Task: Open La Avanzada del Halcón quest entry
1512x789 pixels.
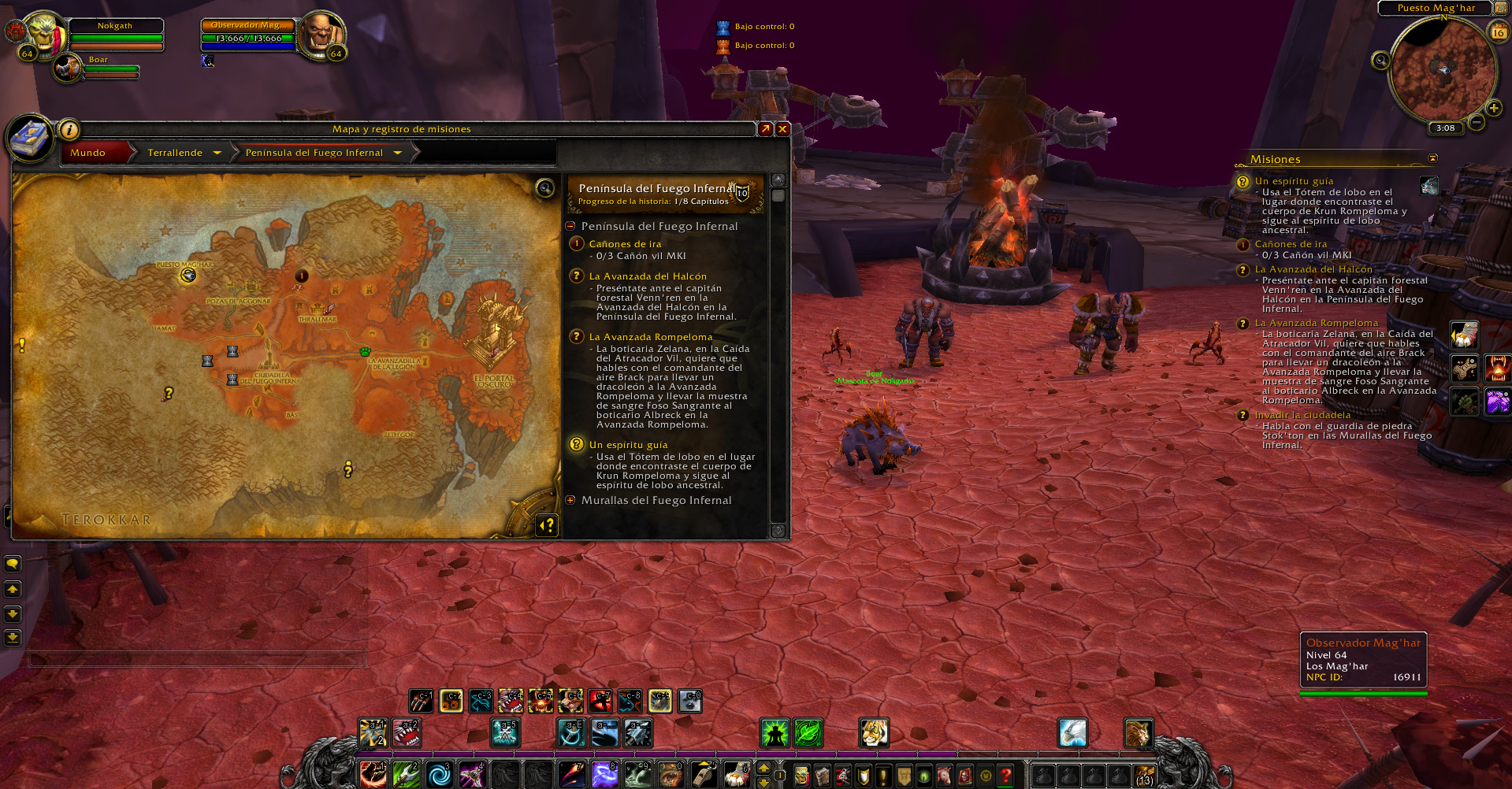Action: (648, 276)
